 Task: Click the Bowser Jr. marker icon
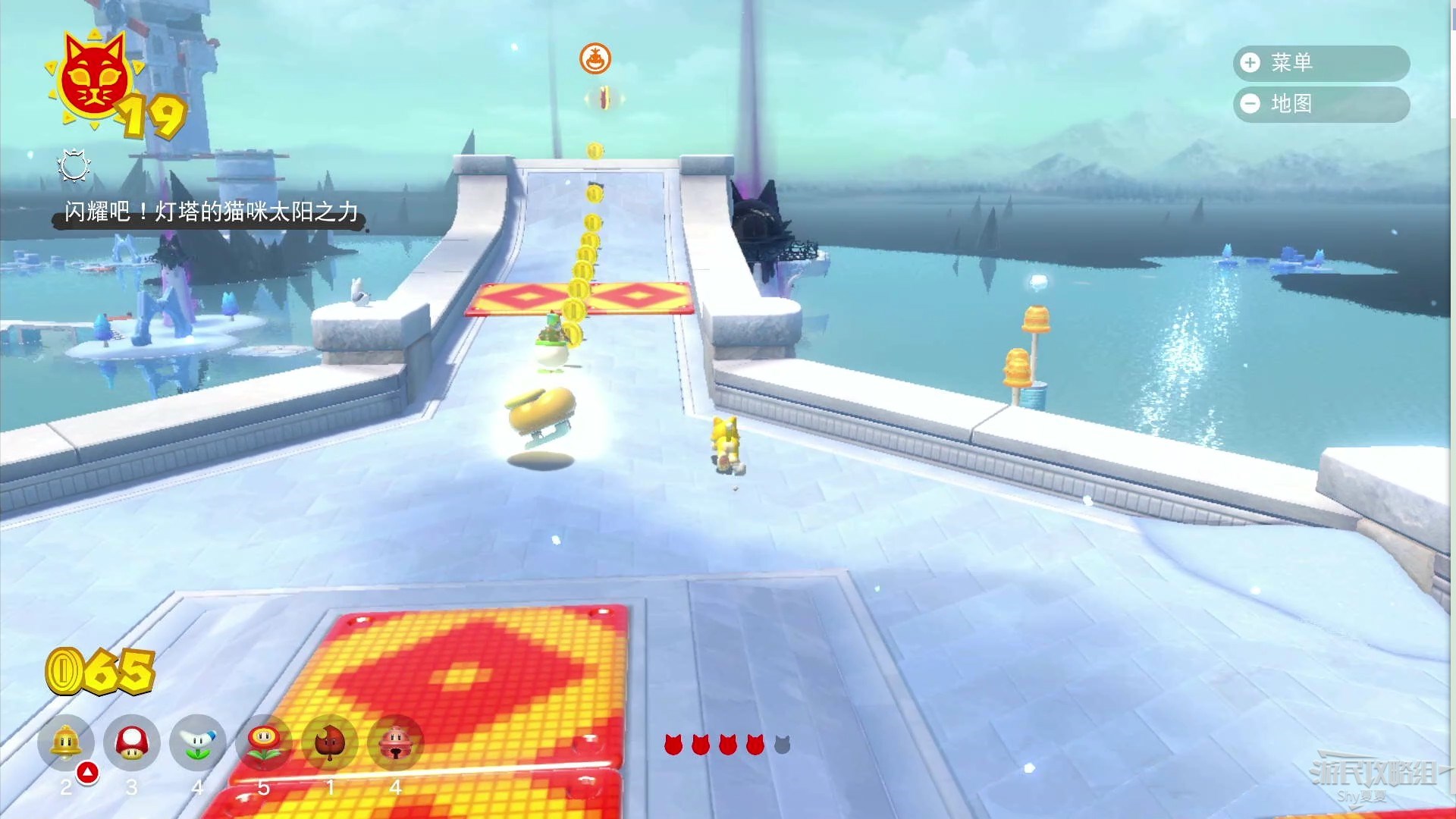point(595,58)
